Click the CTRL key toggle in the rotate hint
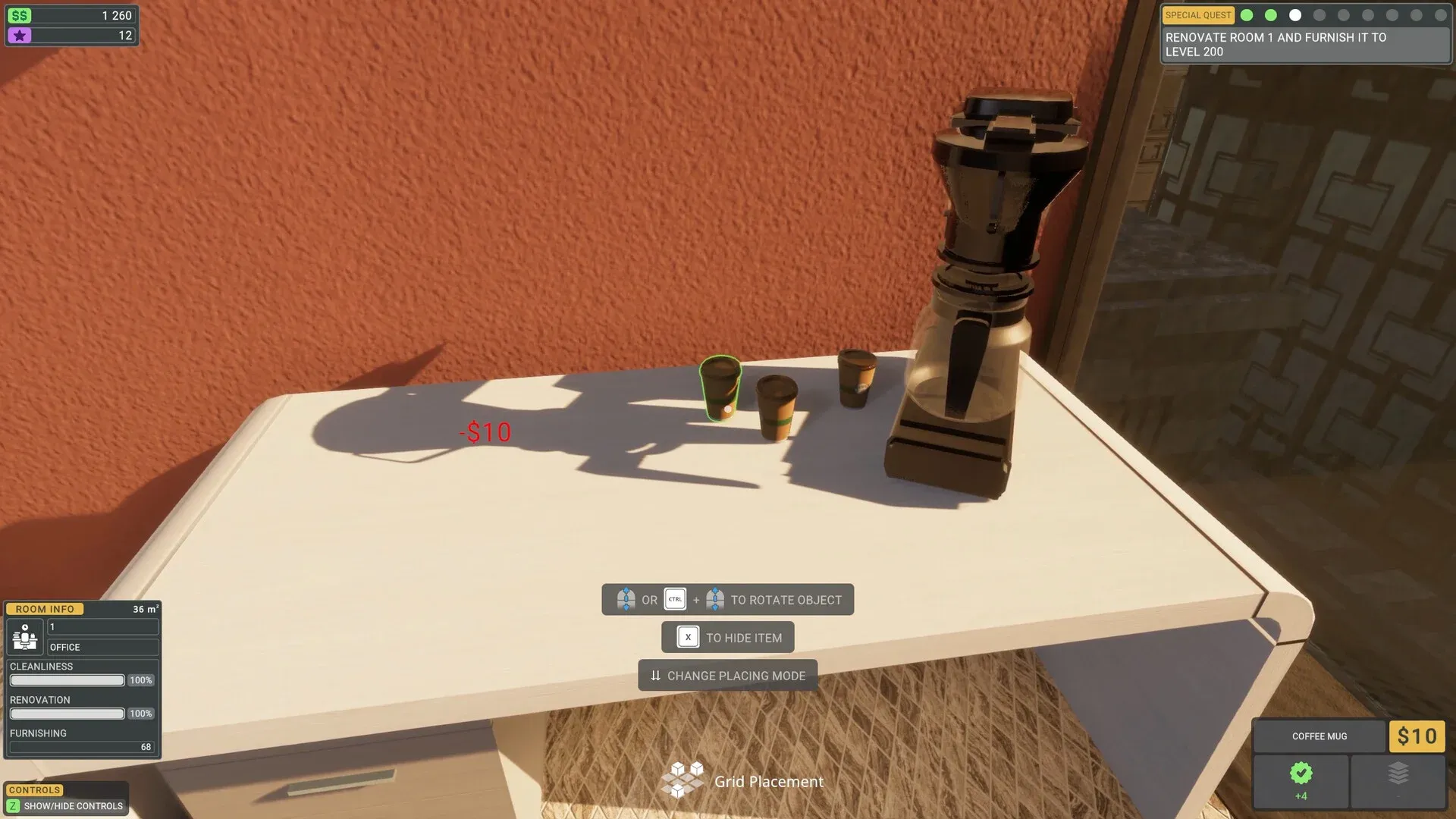The image size is (1456, 819). 674,599
